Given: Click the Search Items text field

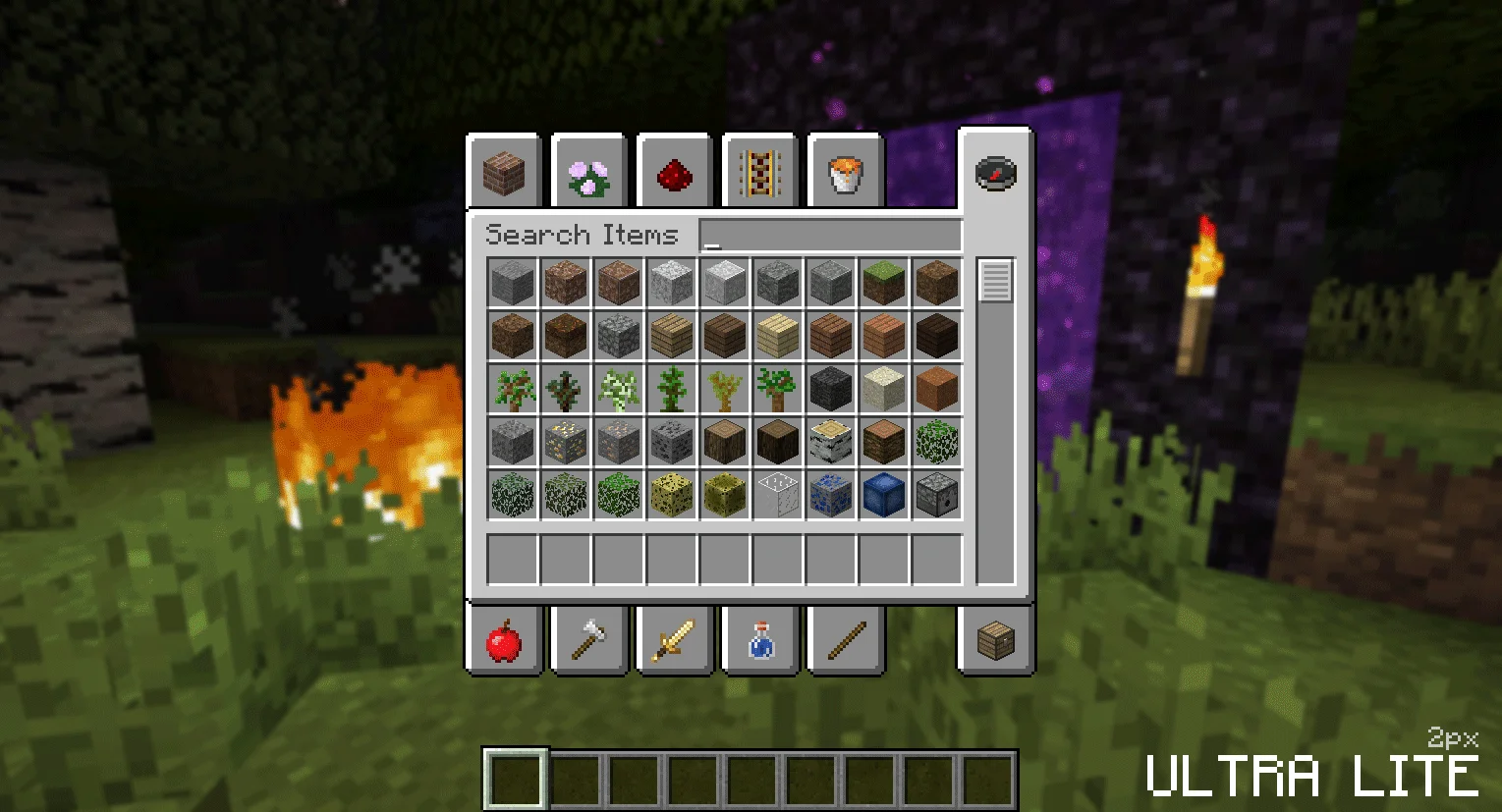Looking at the screenshot, I should tap(830, 236).
